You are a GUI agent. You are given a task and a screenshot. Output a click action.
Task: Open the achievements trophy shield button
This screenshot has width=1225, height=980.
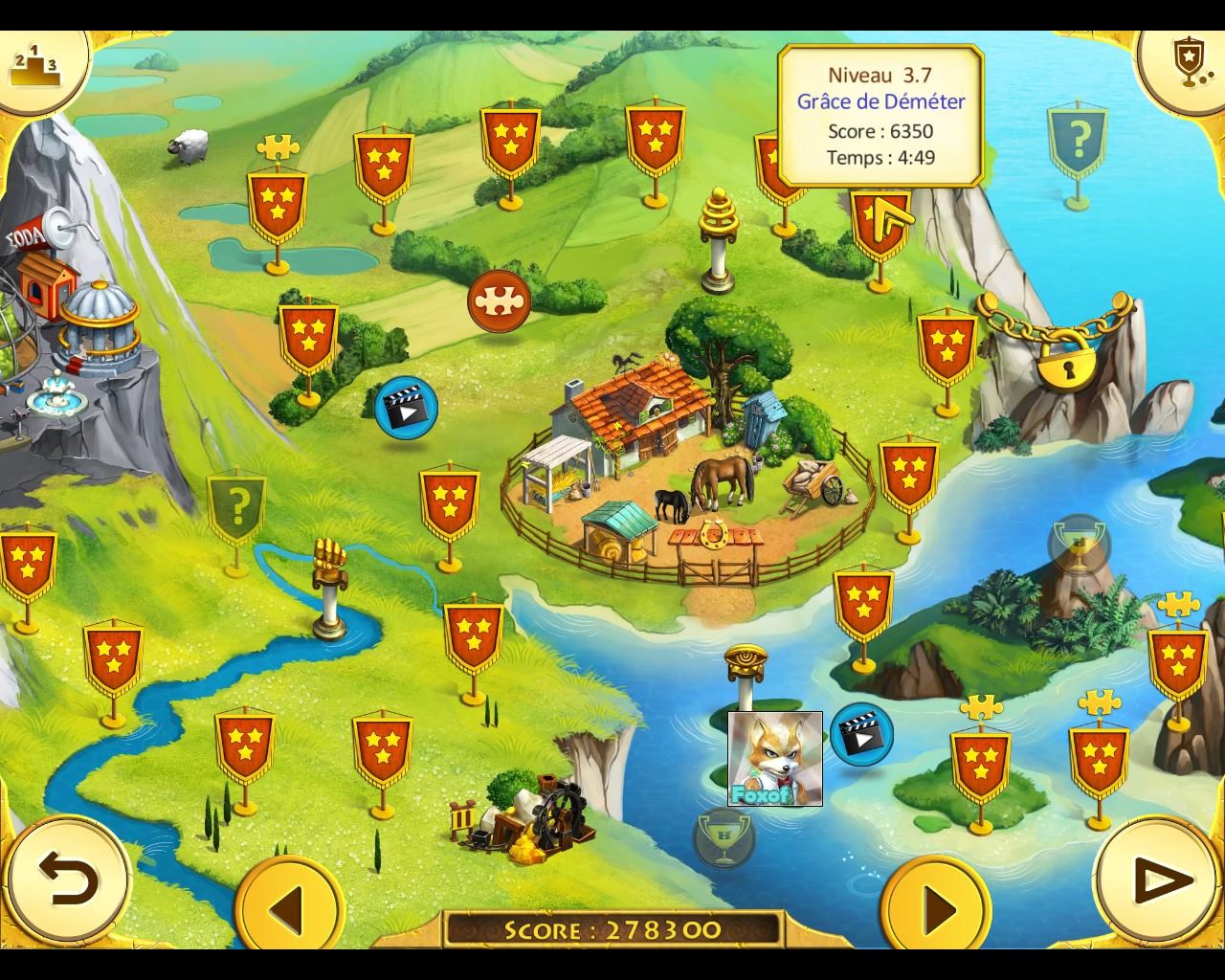point(1187,63)
